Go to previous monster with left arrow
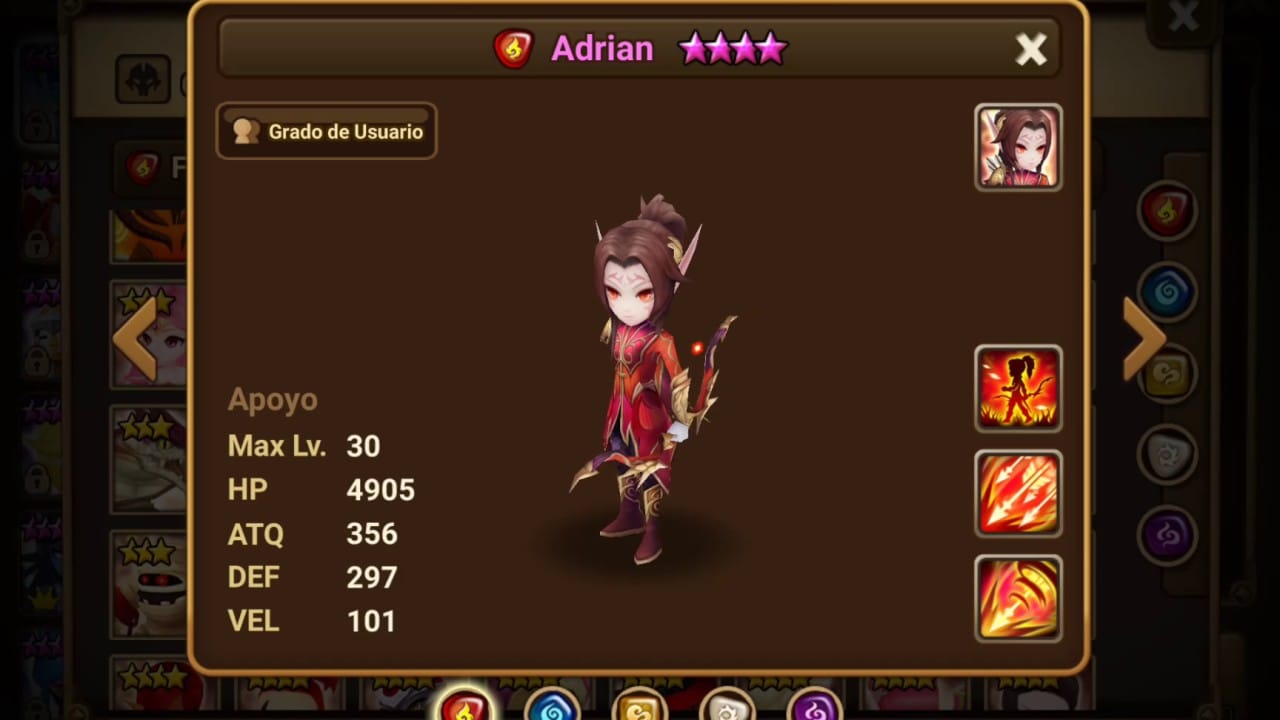 [135, 337]
